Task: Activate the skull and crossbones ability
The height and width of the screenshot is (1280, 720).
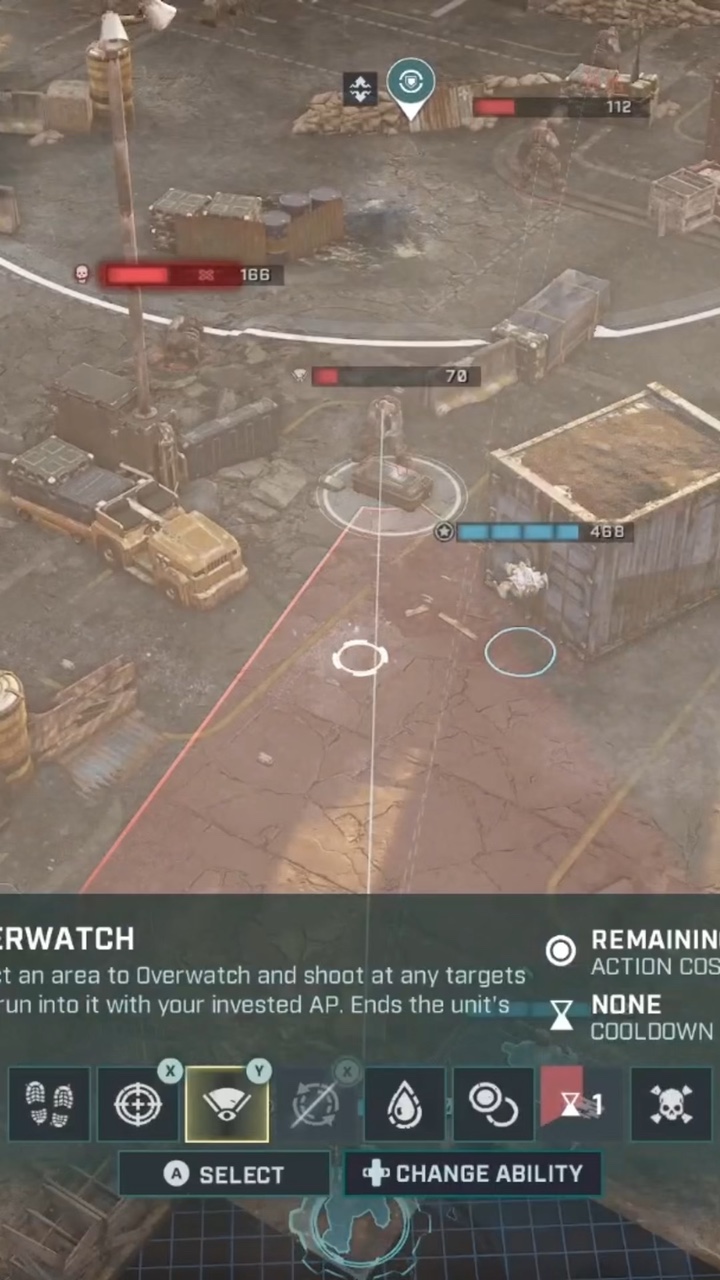Action: (x=671, y=1105)
